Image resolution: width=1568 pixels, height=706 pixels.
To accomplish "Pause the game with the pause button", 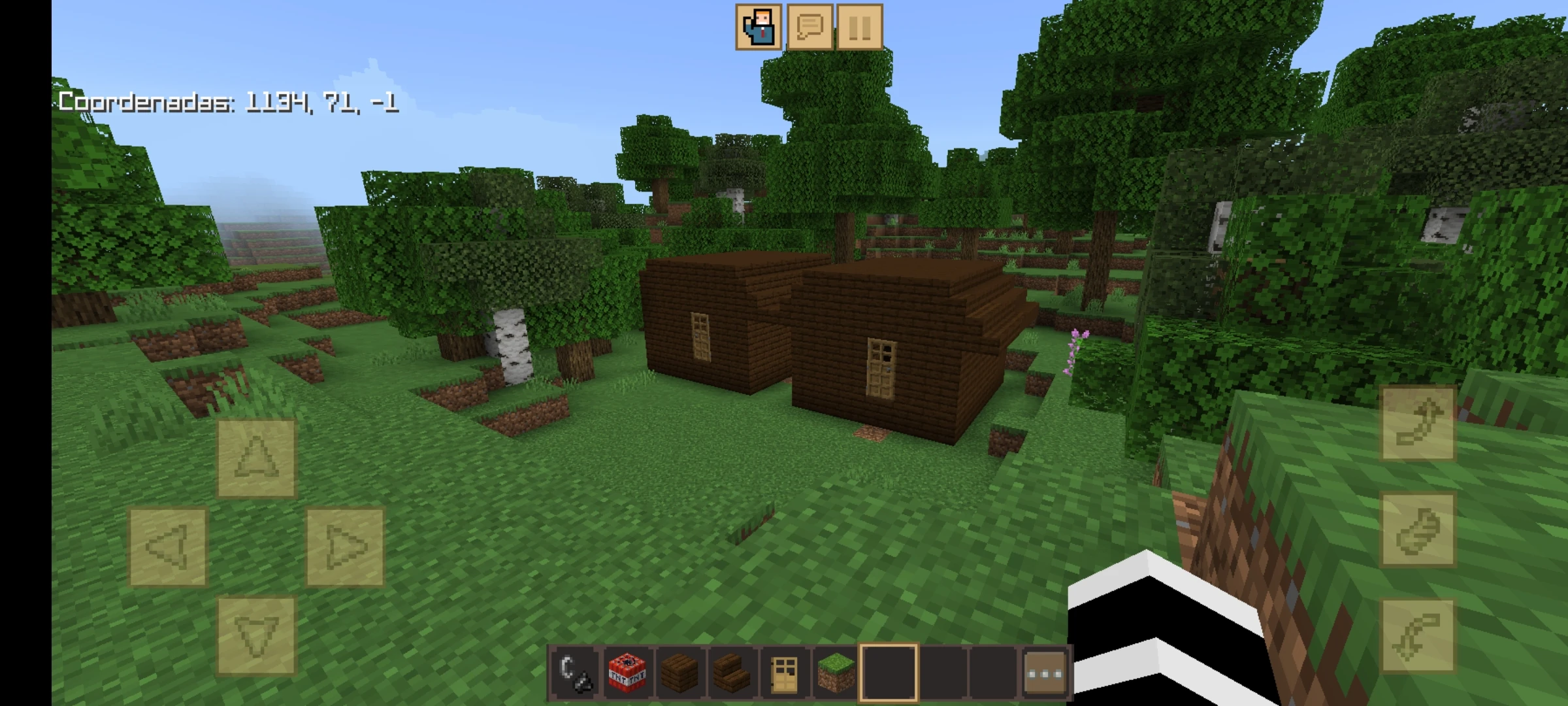I will [x=862, y=27].
